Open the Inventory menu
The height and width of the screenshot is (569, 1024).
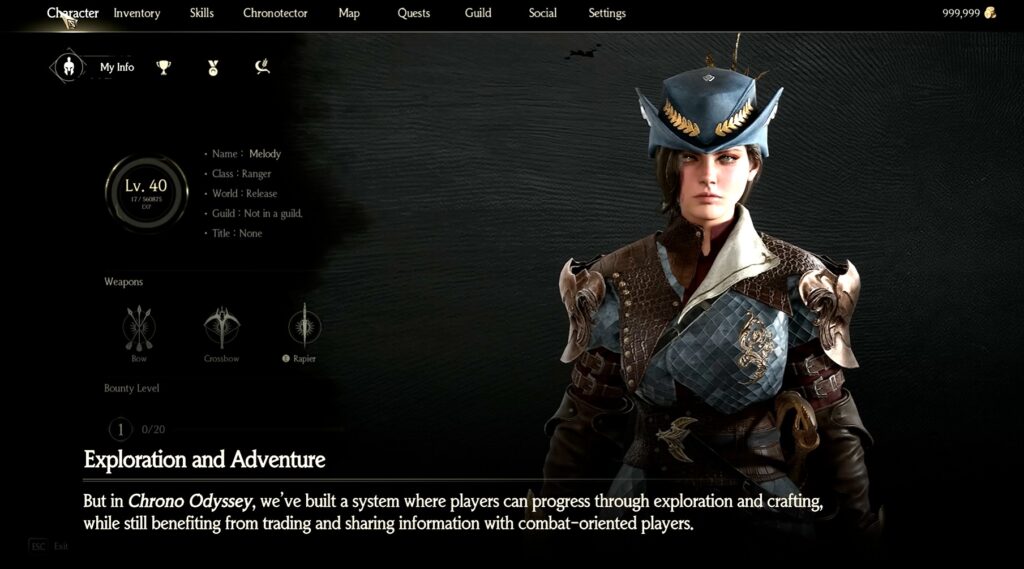click(x=137, y=13)
